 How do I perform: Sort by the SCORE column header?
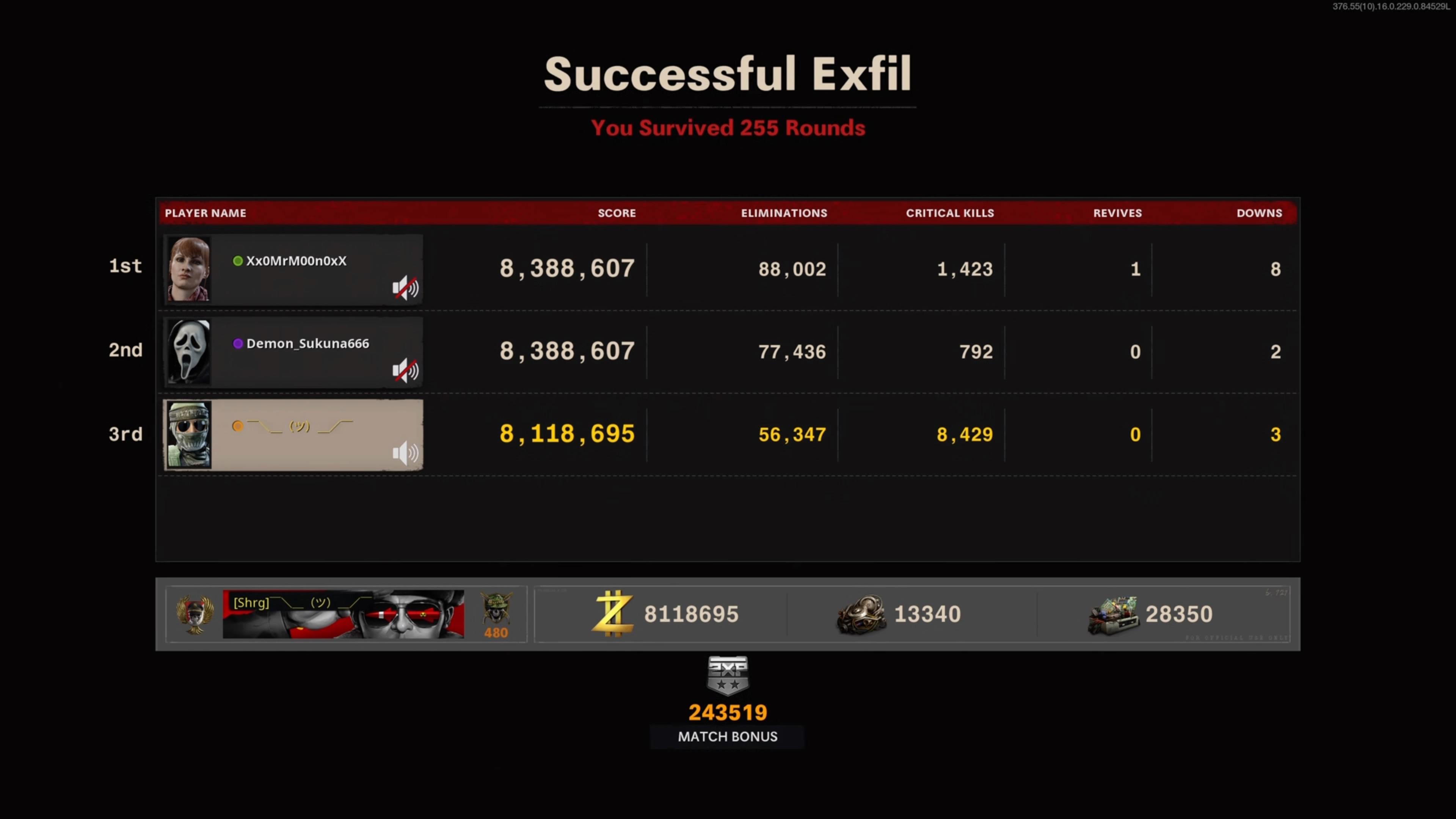coord(617,213)
